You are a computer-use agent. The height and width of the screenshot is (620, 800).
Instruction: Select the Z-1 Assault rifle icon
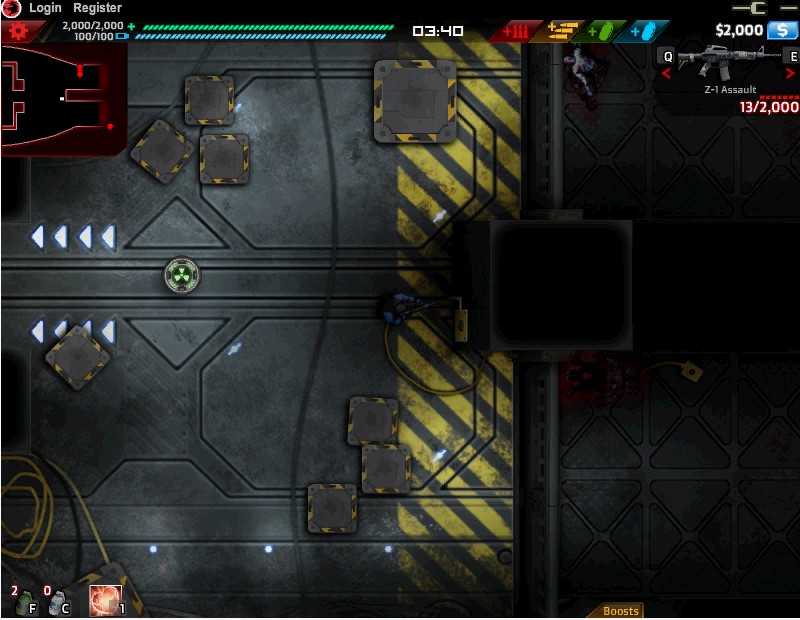[729, 63]
